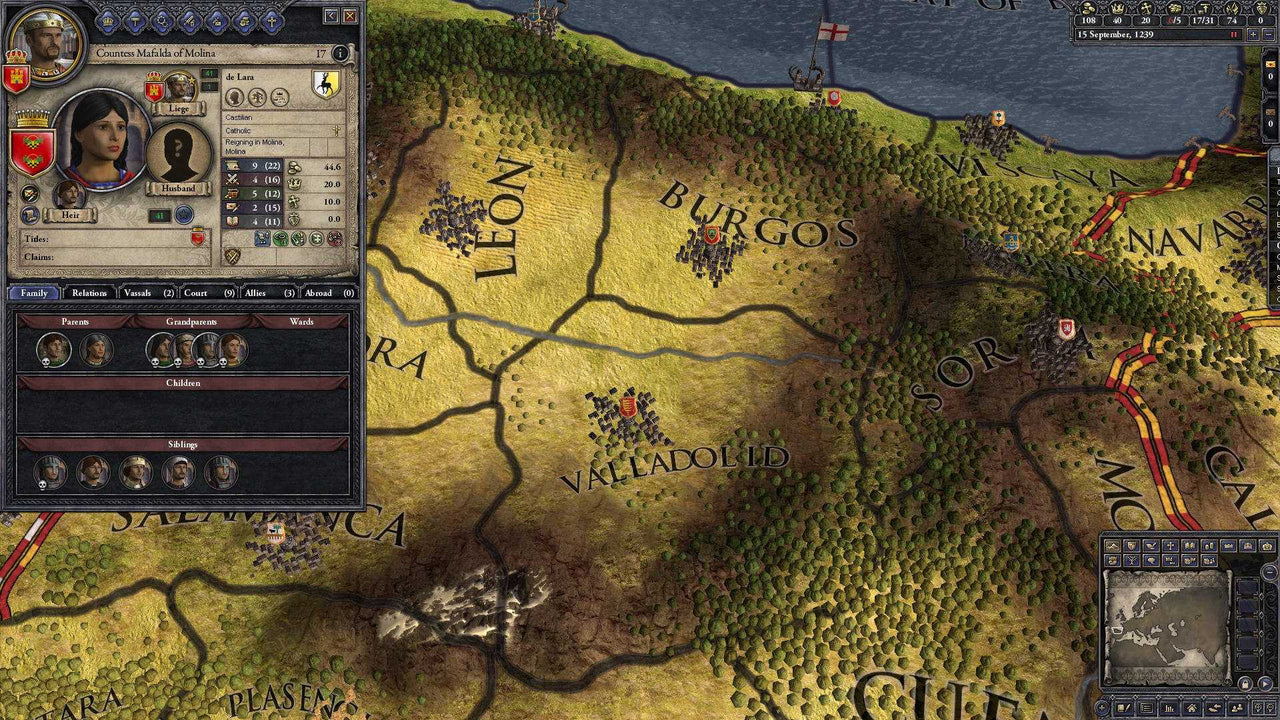Click the go-to-capital icon
The image size is (1280, 720).
(x=1192, y=706)
